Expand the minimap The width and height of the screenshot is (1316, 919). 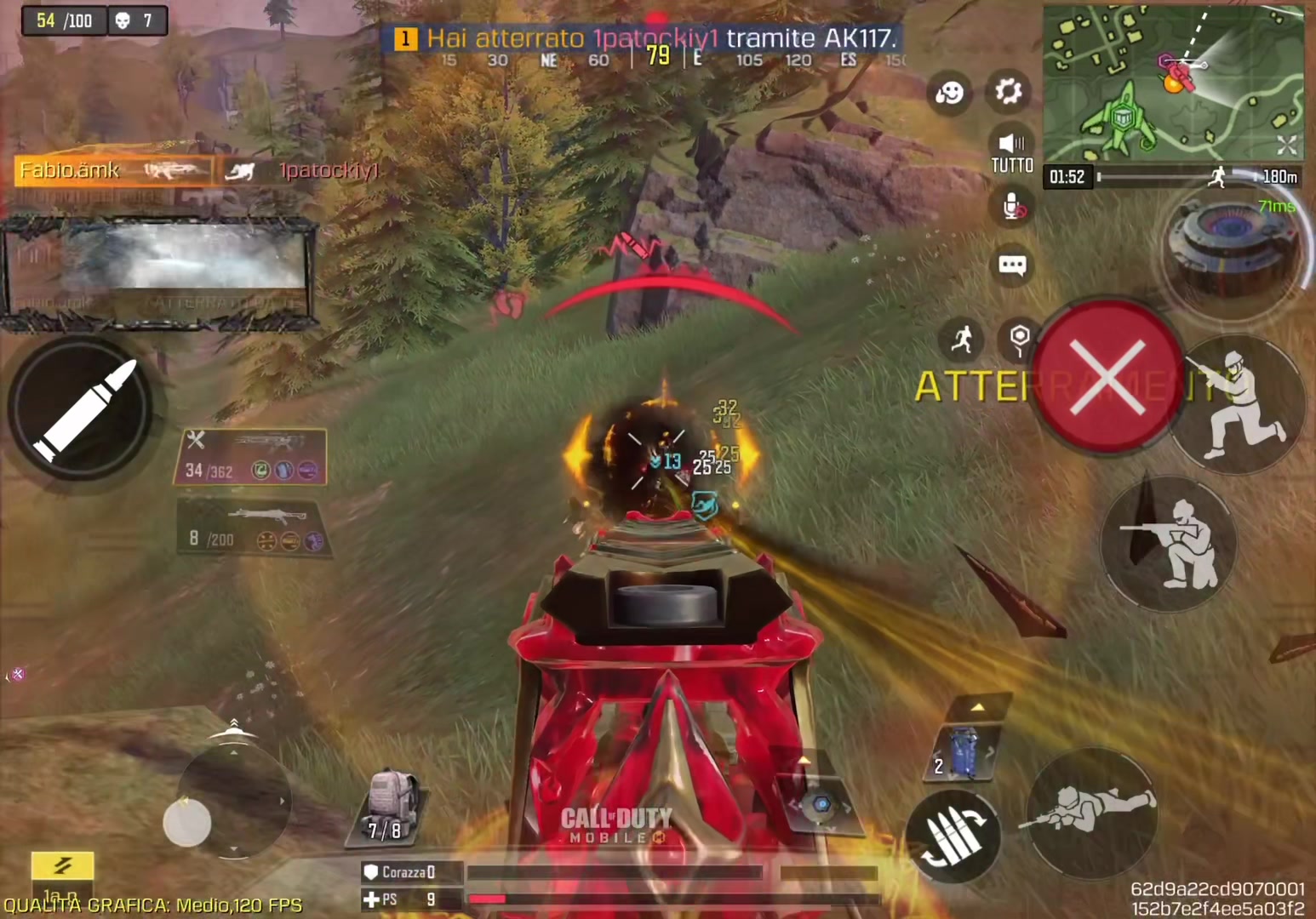tap(1286, 146)
